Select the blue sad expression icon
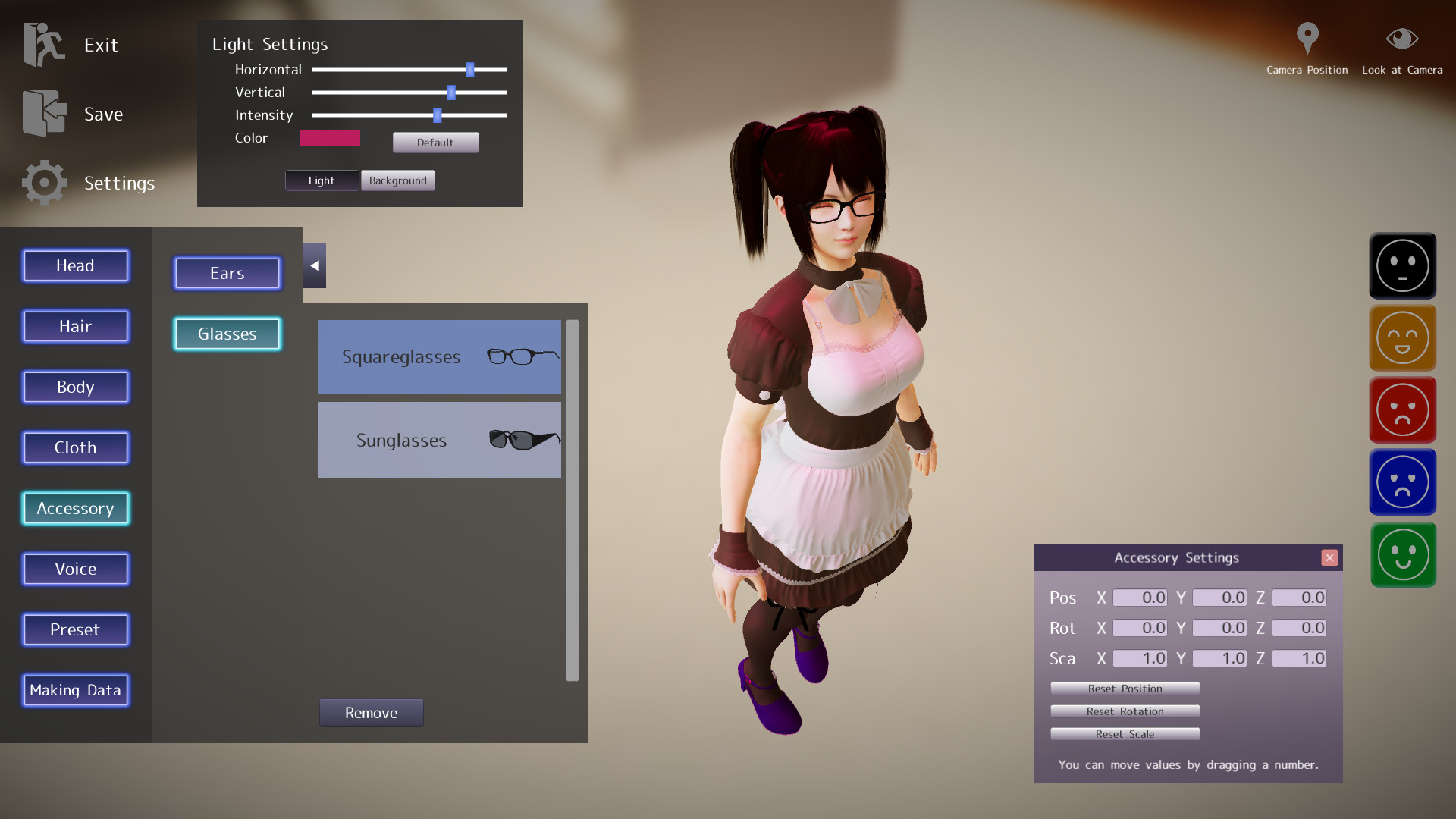 pyautogui.click(x=1402, y=482)
